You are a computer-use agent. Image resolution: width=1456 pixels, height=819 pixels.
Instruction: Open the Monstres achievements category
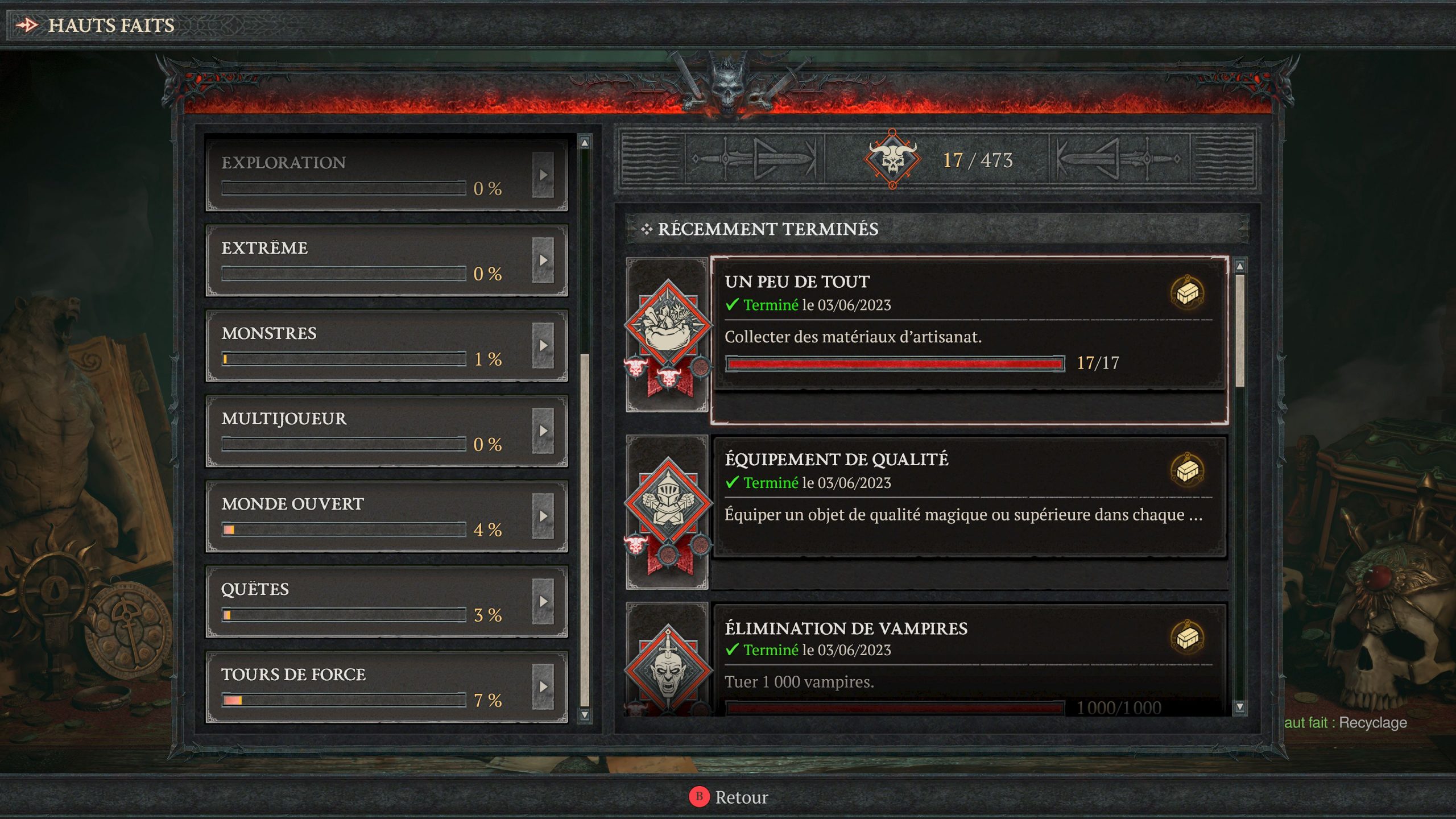[375, 345]
